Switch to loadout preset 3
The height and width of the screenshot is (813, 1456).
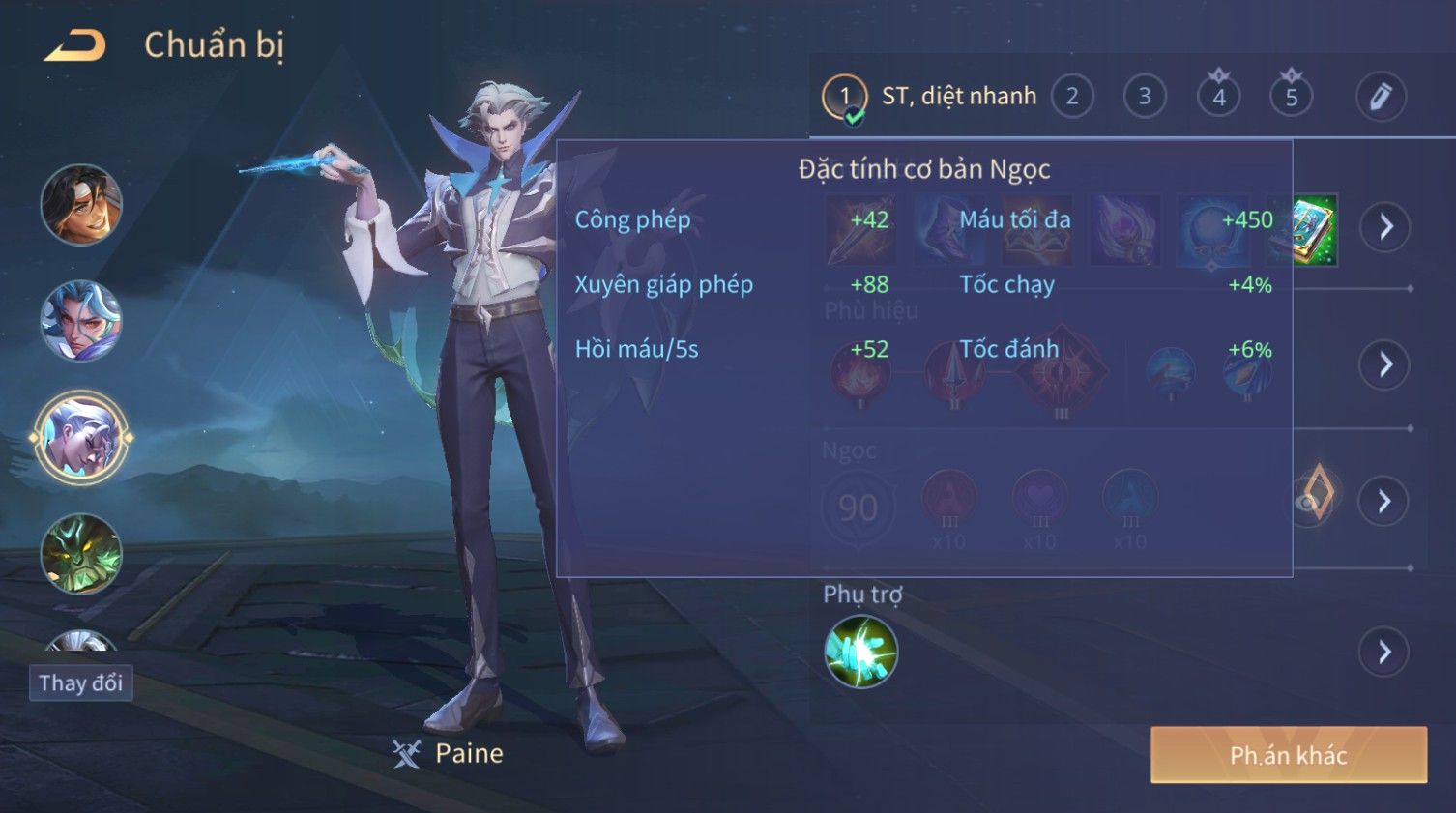click(1145, 97)
